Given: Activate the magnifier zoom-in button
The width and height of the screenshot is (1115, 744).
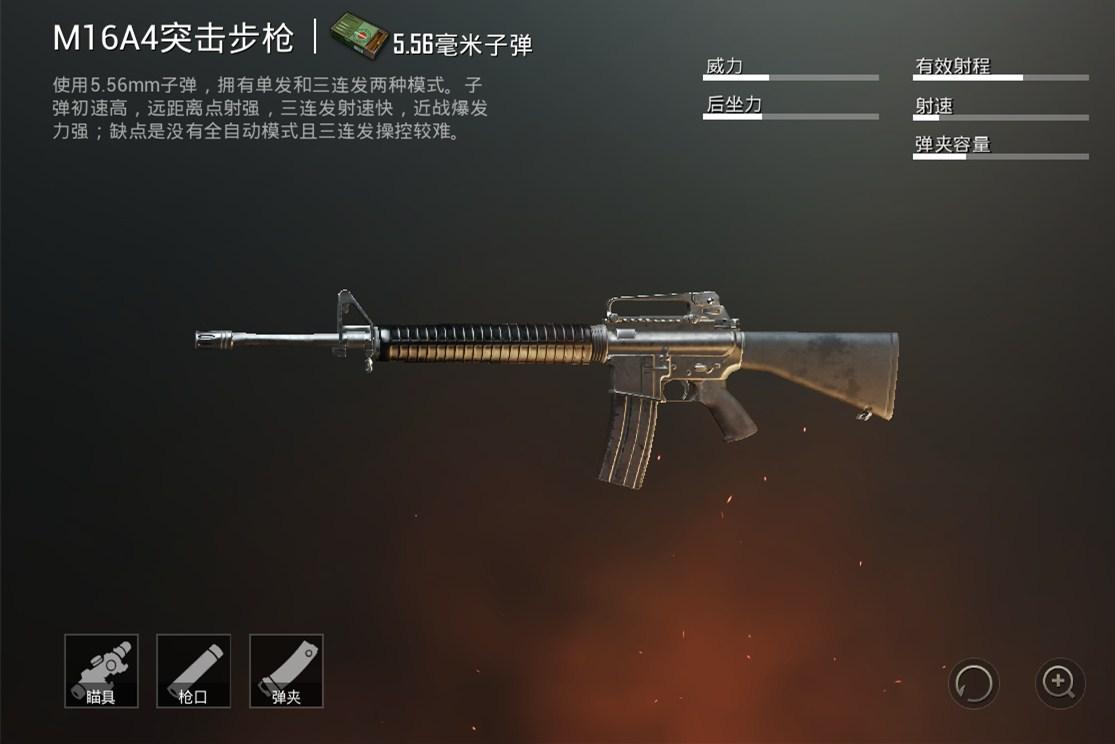Looking at the screenshot, I should tap(1059, 684).
